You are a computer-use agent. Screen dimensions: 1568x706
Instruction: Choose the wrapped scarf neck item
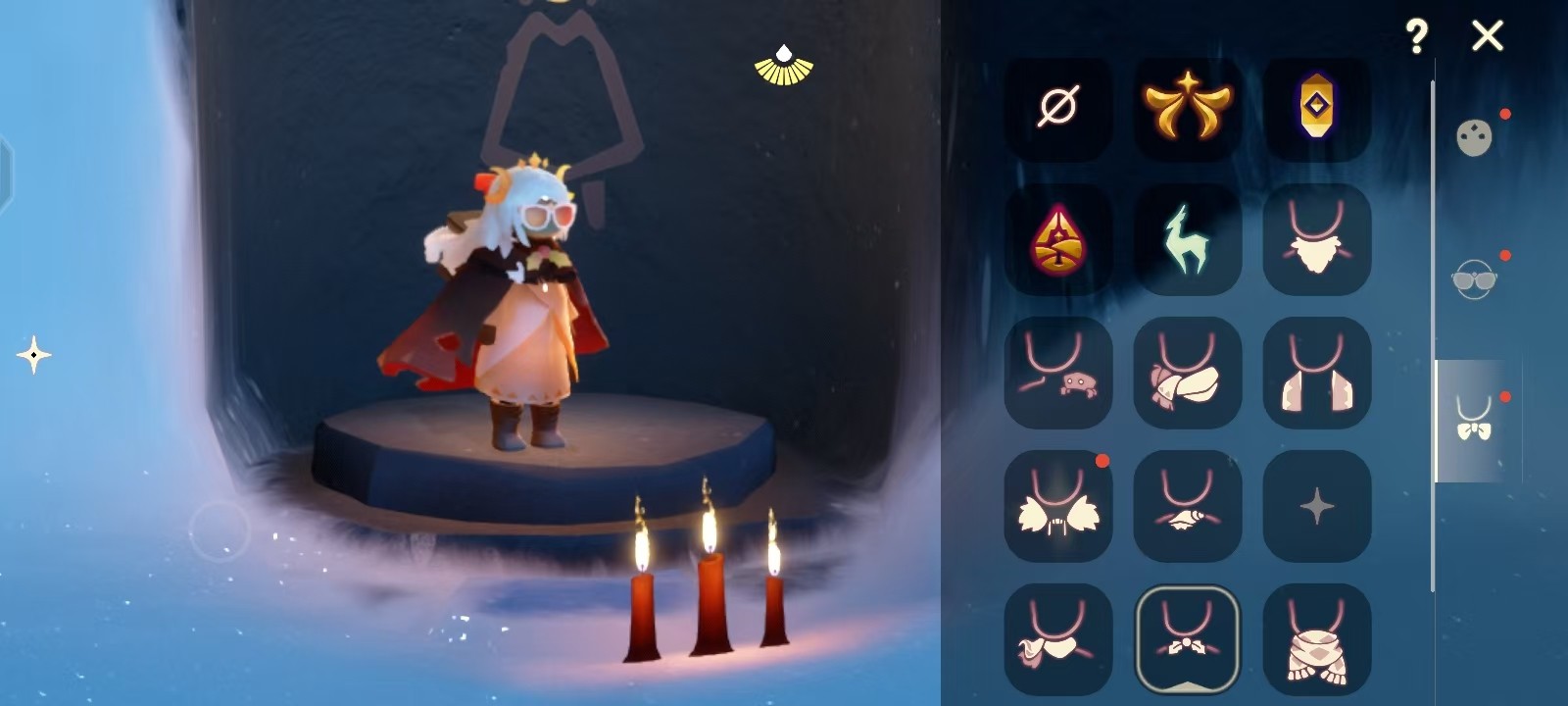(1187, 374)
